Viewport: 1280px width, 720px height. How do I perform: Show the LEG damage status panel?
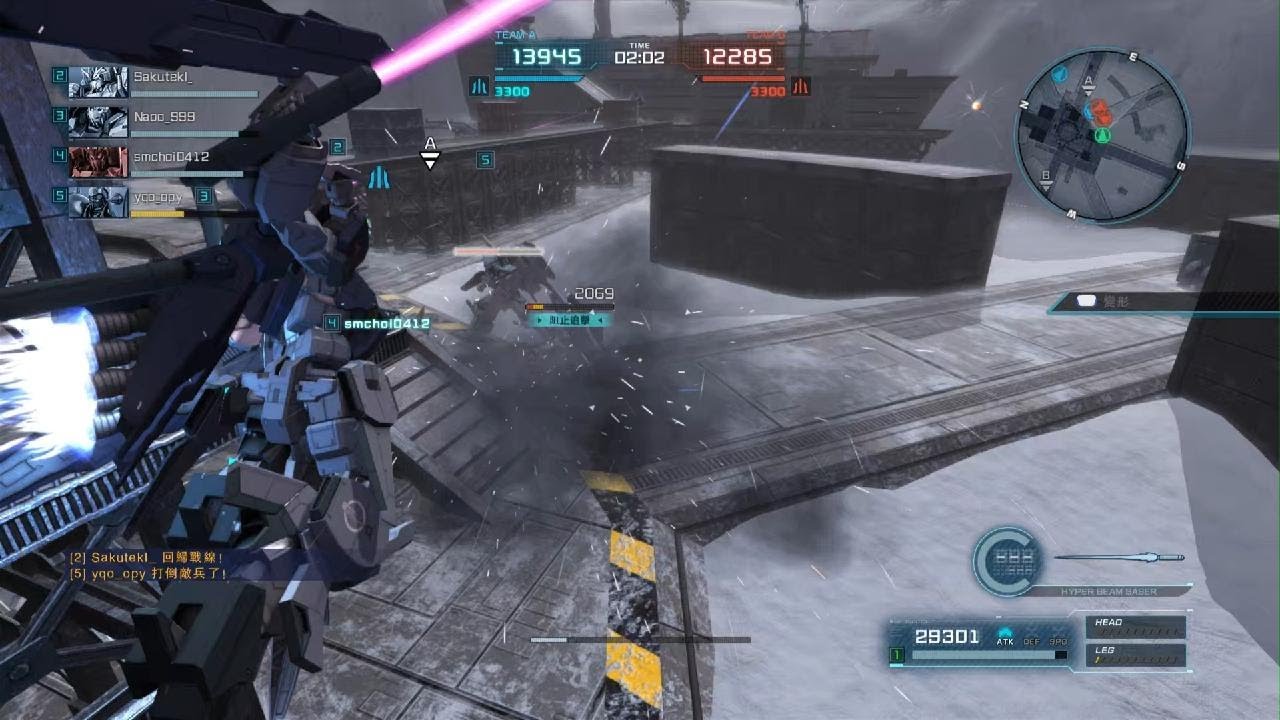pyautogui.click(x=1136, y=656)
